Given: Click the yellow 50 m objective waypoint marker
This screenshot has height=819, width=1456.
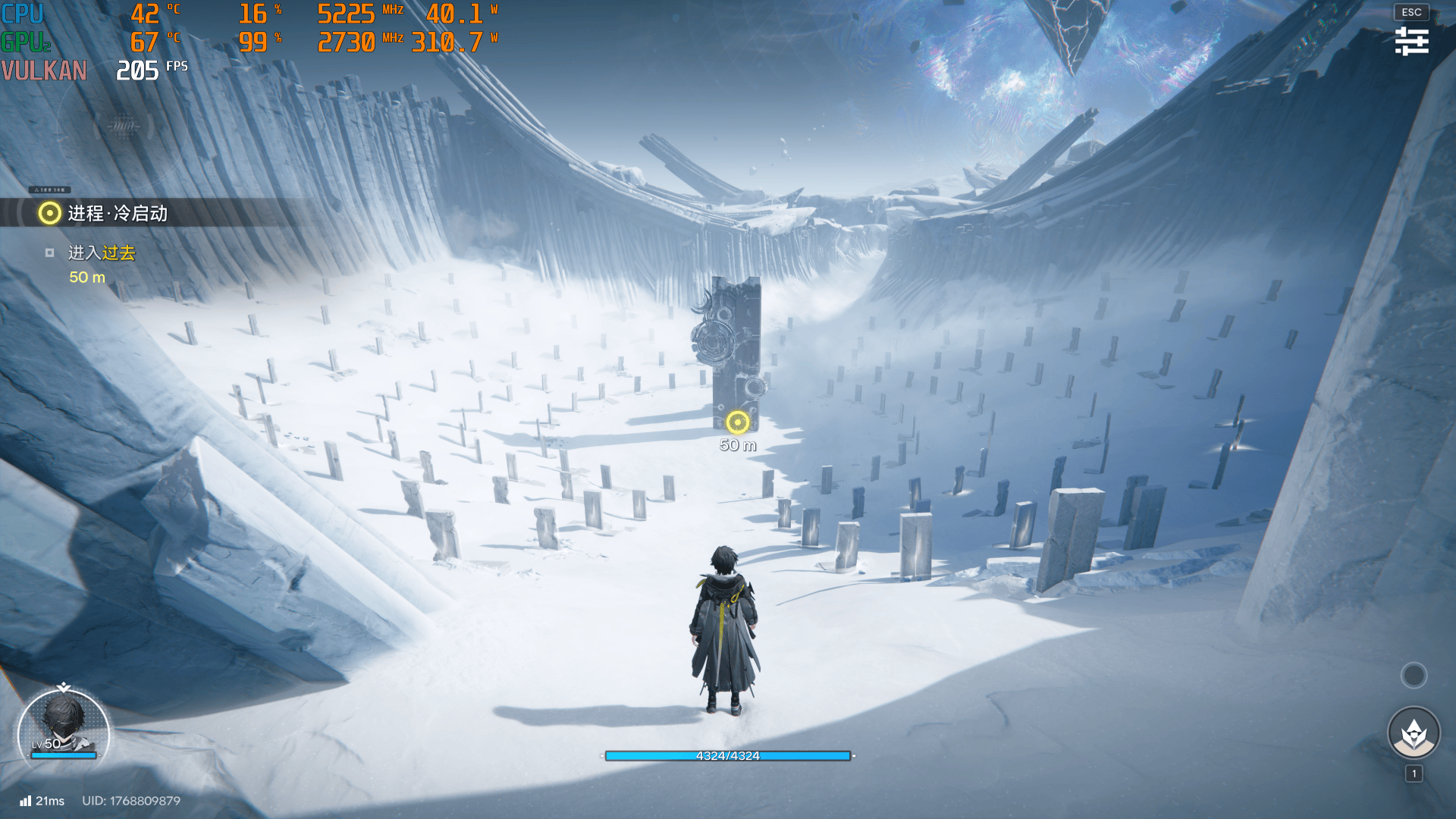Looking at the screenshot, I should [x=737, y=422].
